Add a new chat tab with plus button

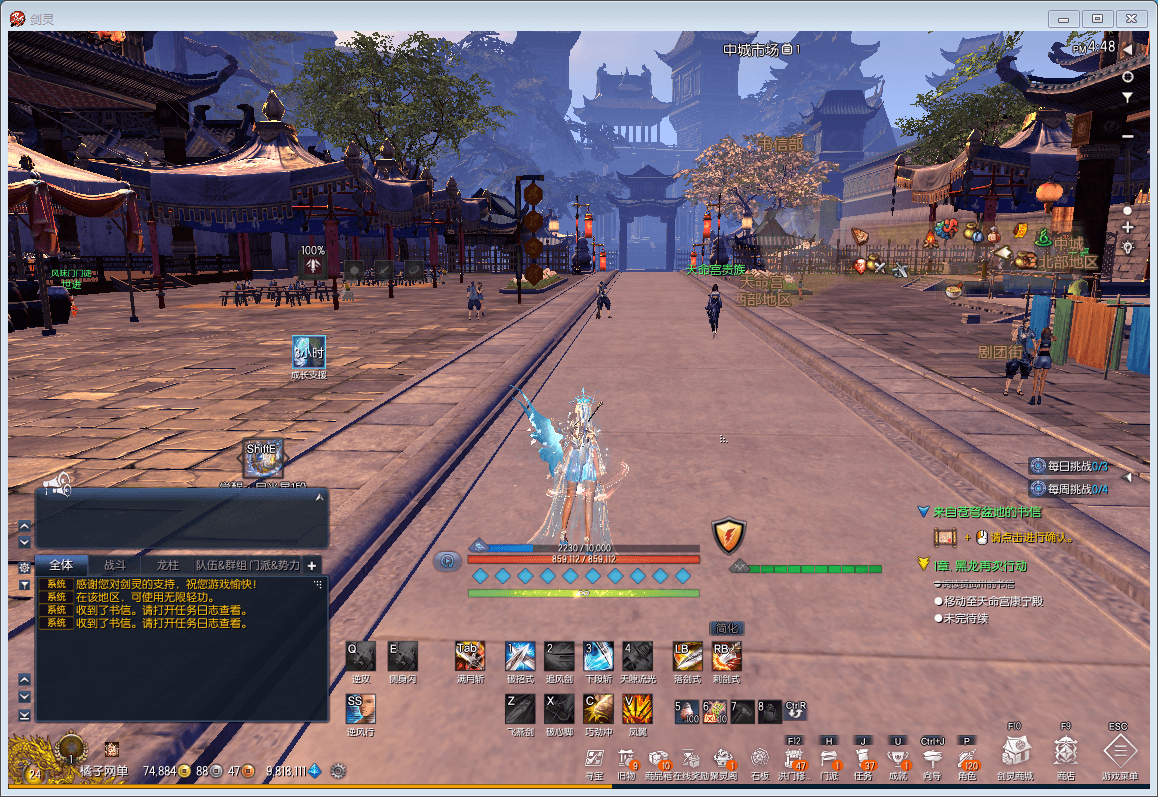click(312, 565)
